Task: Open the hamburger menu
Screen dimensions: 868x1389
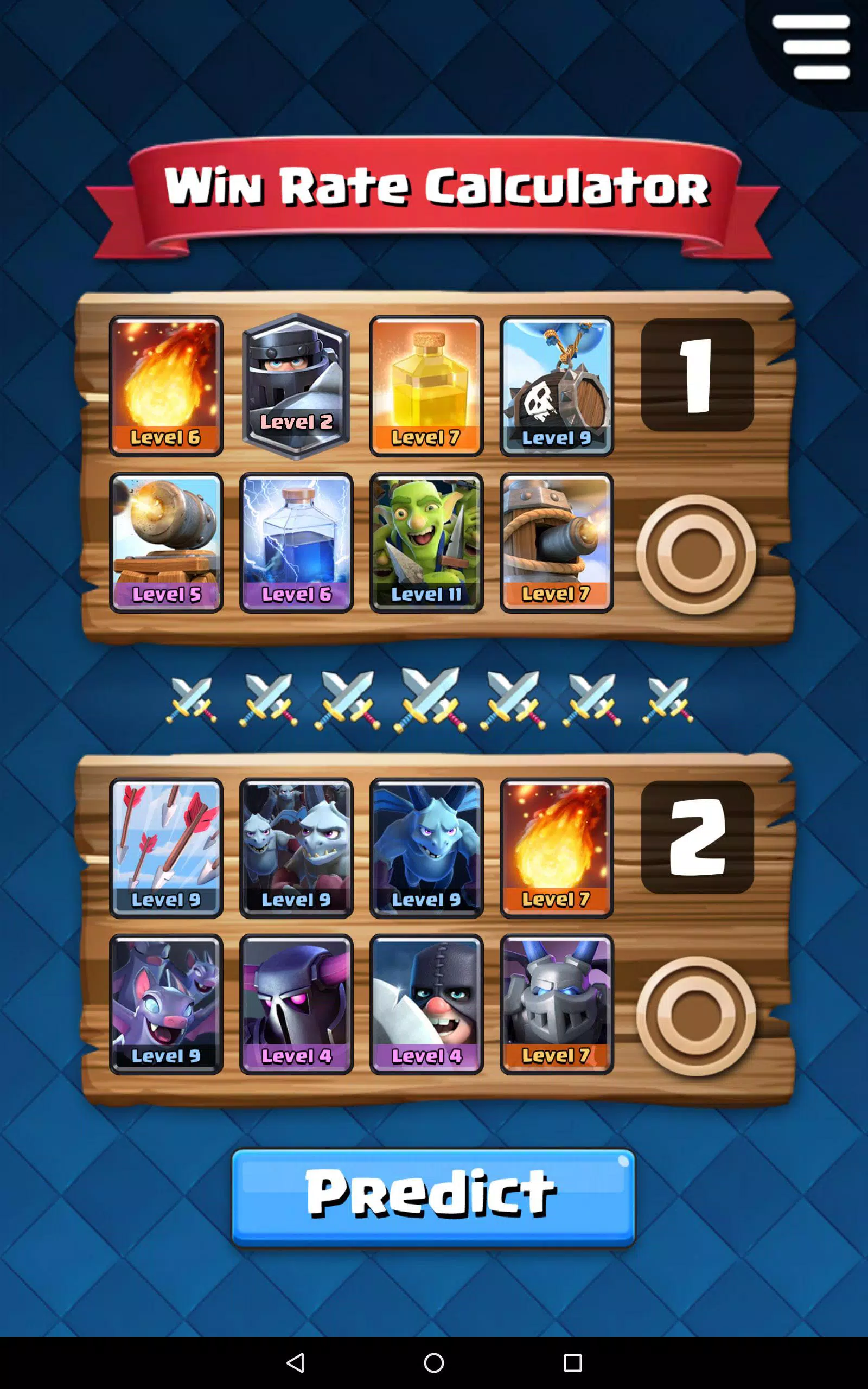Action: (x=812, y=46)
